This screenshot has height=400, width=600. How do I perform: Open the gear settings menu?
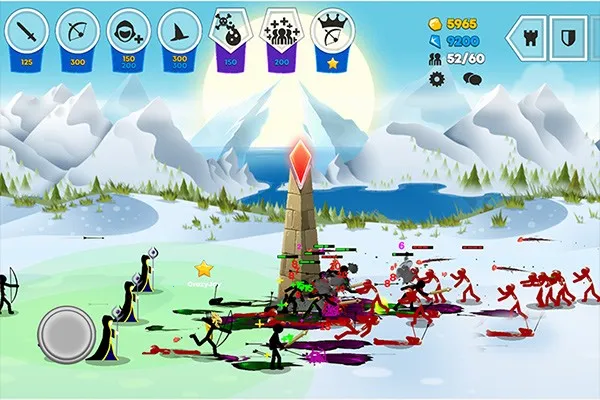(x=437, y=77)
